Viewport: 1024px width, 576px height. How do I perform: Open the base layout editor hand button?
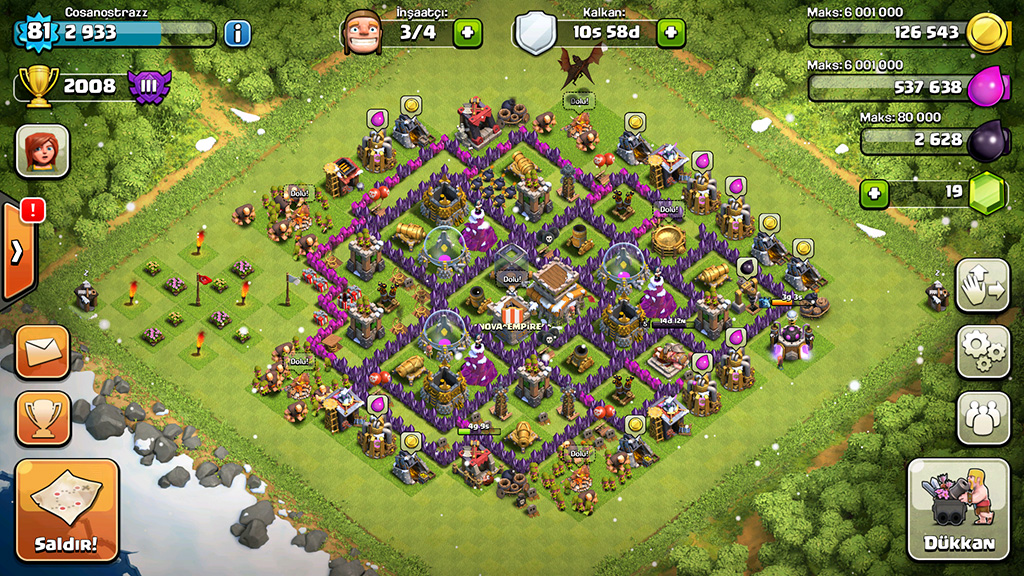(983, 285)
